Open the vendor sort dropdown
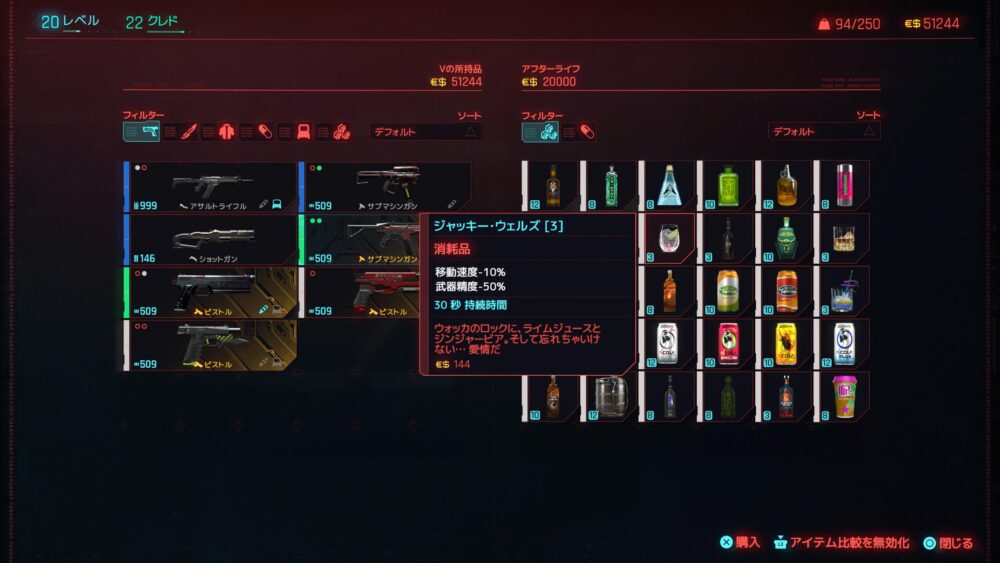This screenshot has height=563, width=1000. (x=823, y=132)
